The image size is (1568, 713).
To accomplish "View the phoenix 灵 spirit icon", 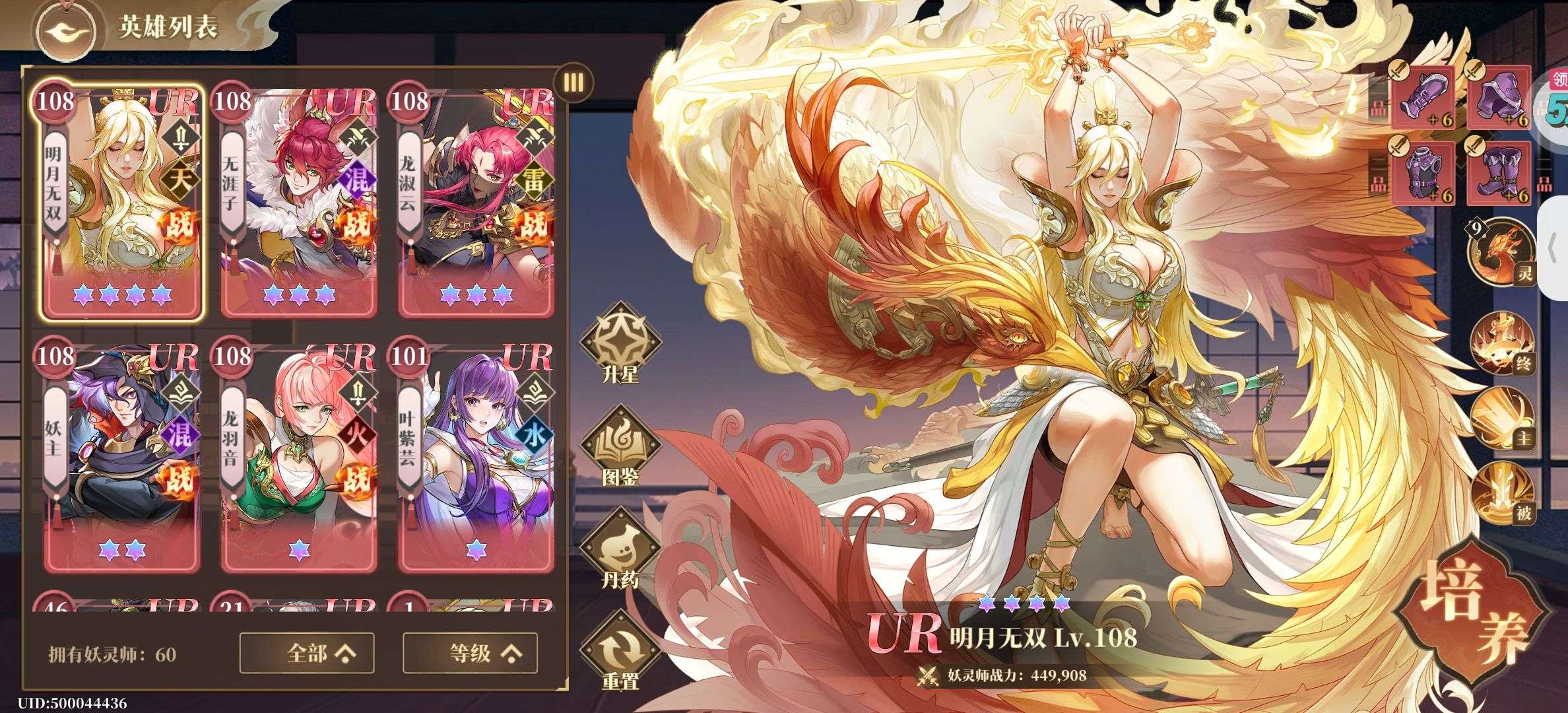I will tap(1499, 250).
